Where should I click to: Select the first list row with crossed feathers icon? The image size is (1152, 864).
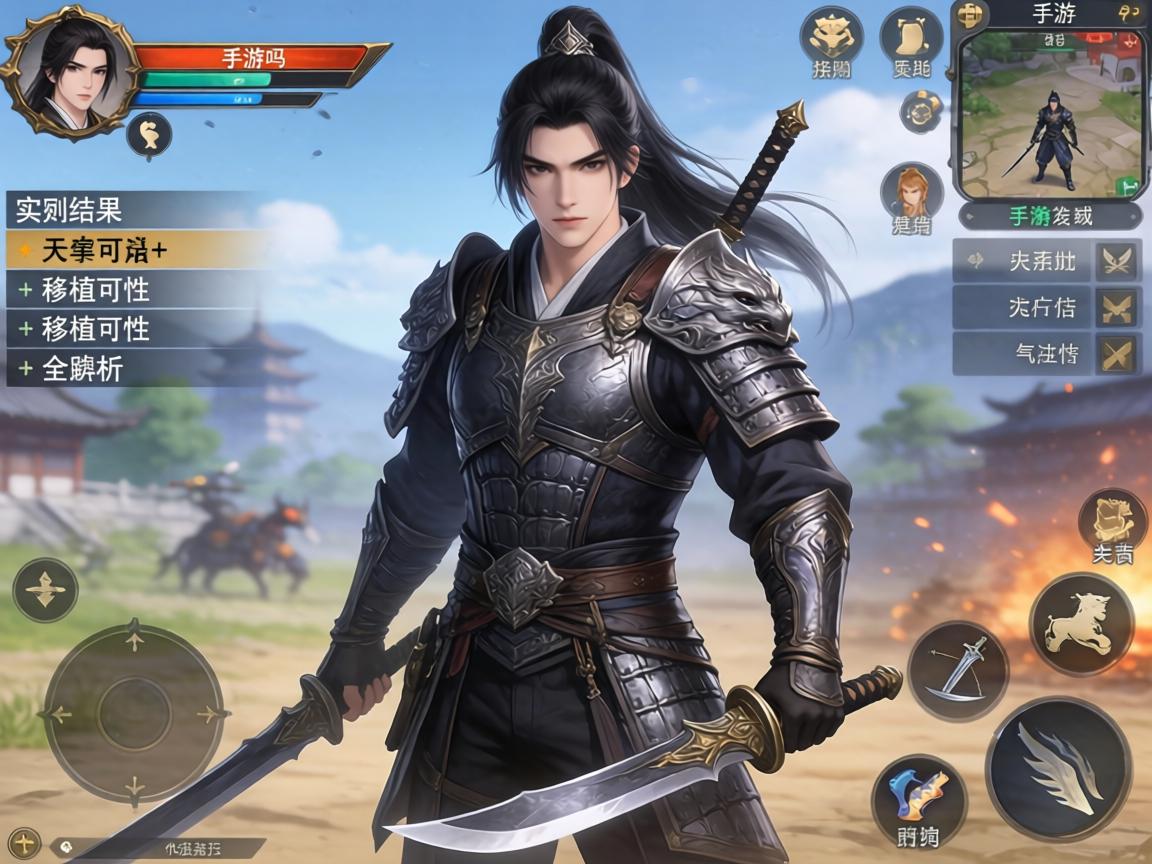point(1046,261)
